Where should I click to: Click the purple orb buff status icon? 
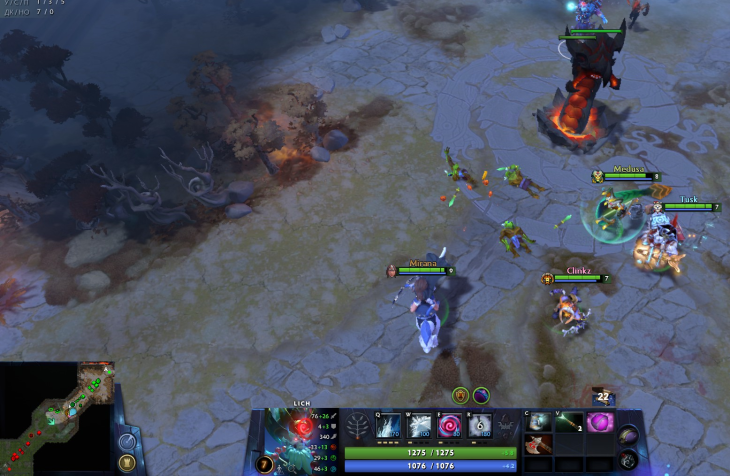481,395
